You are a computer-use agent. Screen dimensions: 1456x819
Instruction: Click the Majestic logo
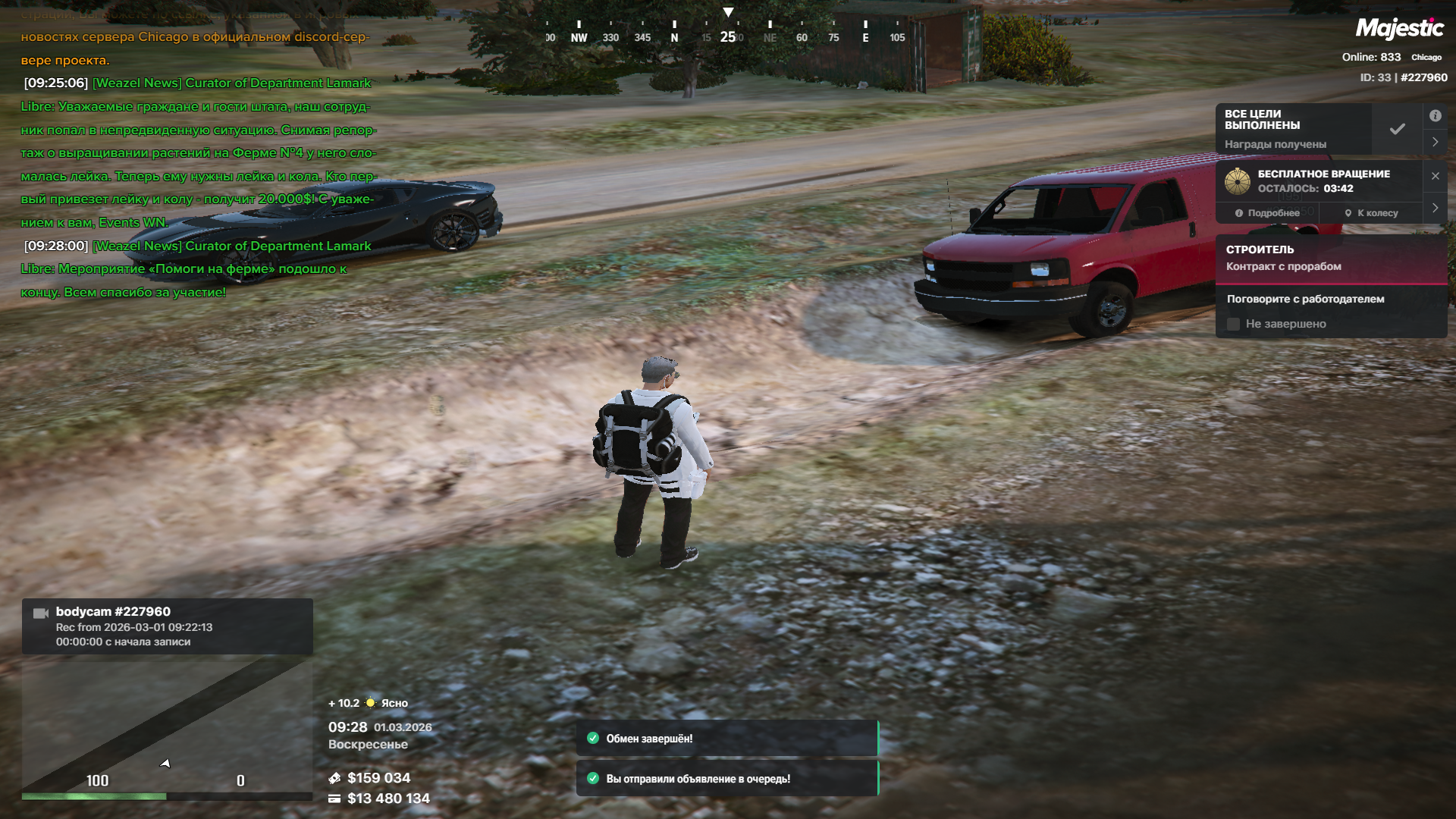pyautogui.click(x=1399, y=29)
